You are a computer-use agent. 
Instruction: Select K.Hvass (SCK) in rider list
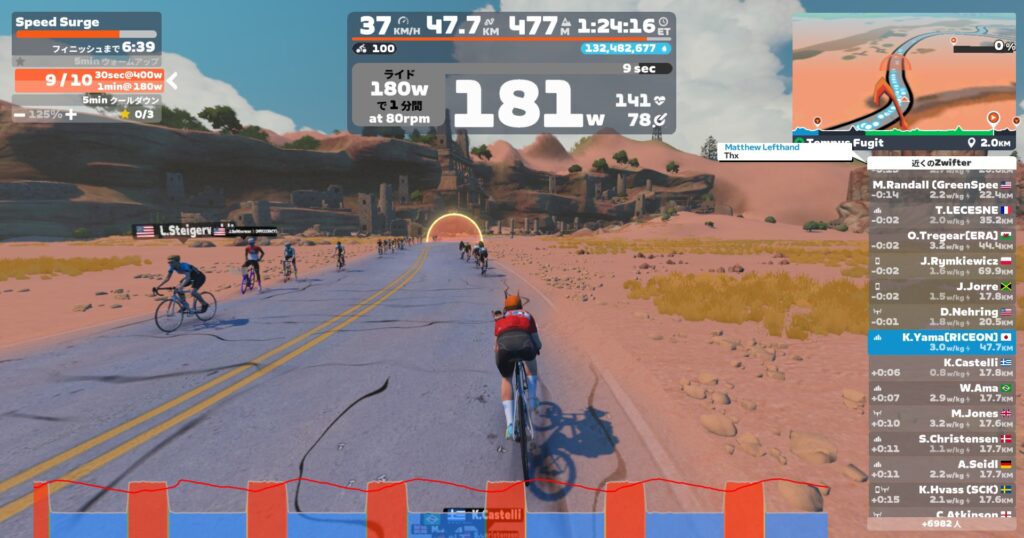point(942,494)
